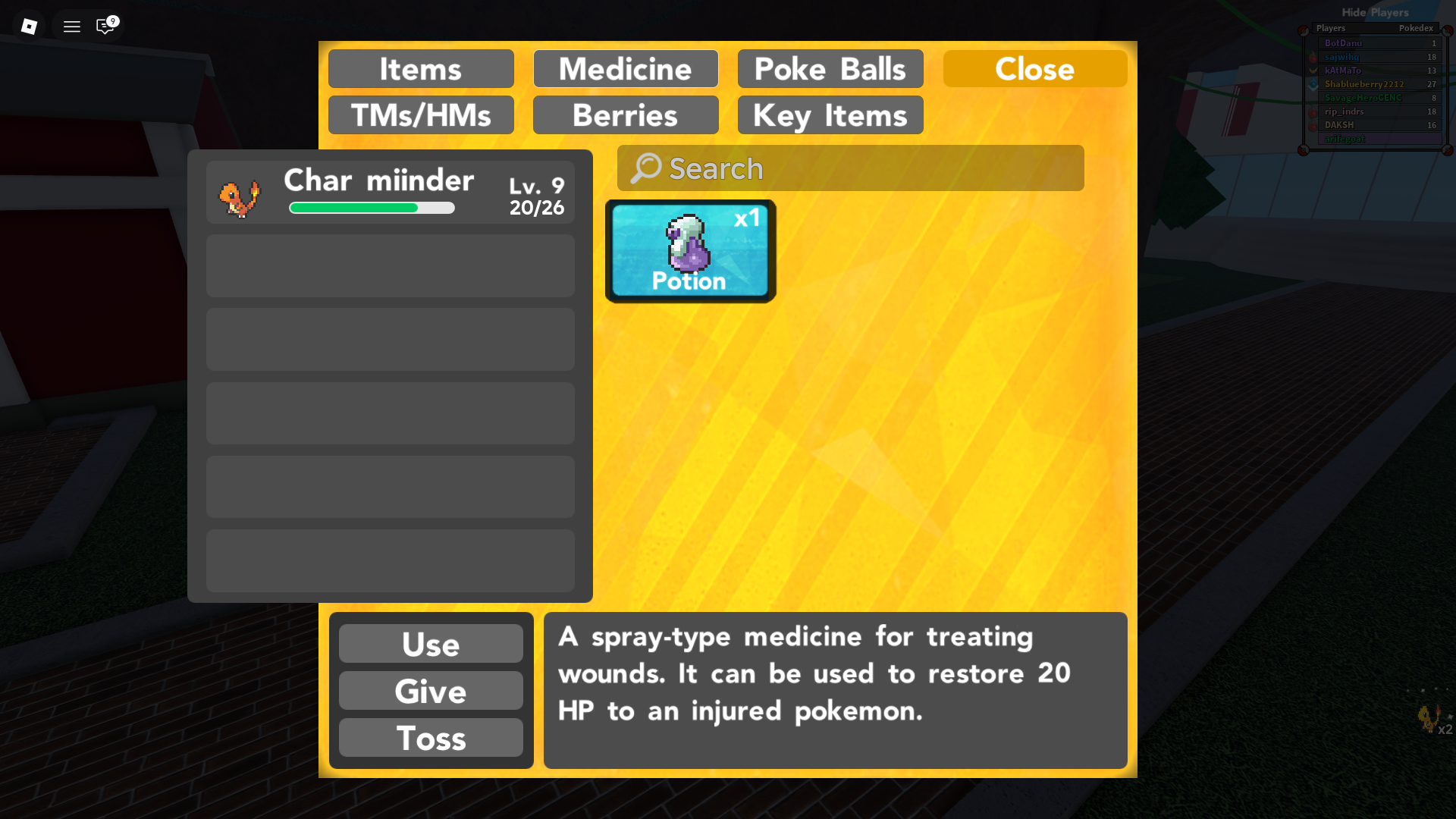
Task: Toss the Potion
Action: [430, 738]
